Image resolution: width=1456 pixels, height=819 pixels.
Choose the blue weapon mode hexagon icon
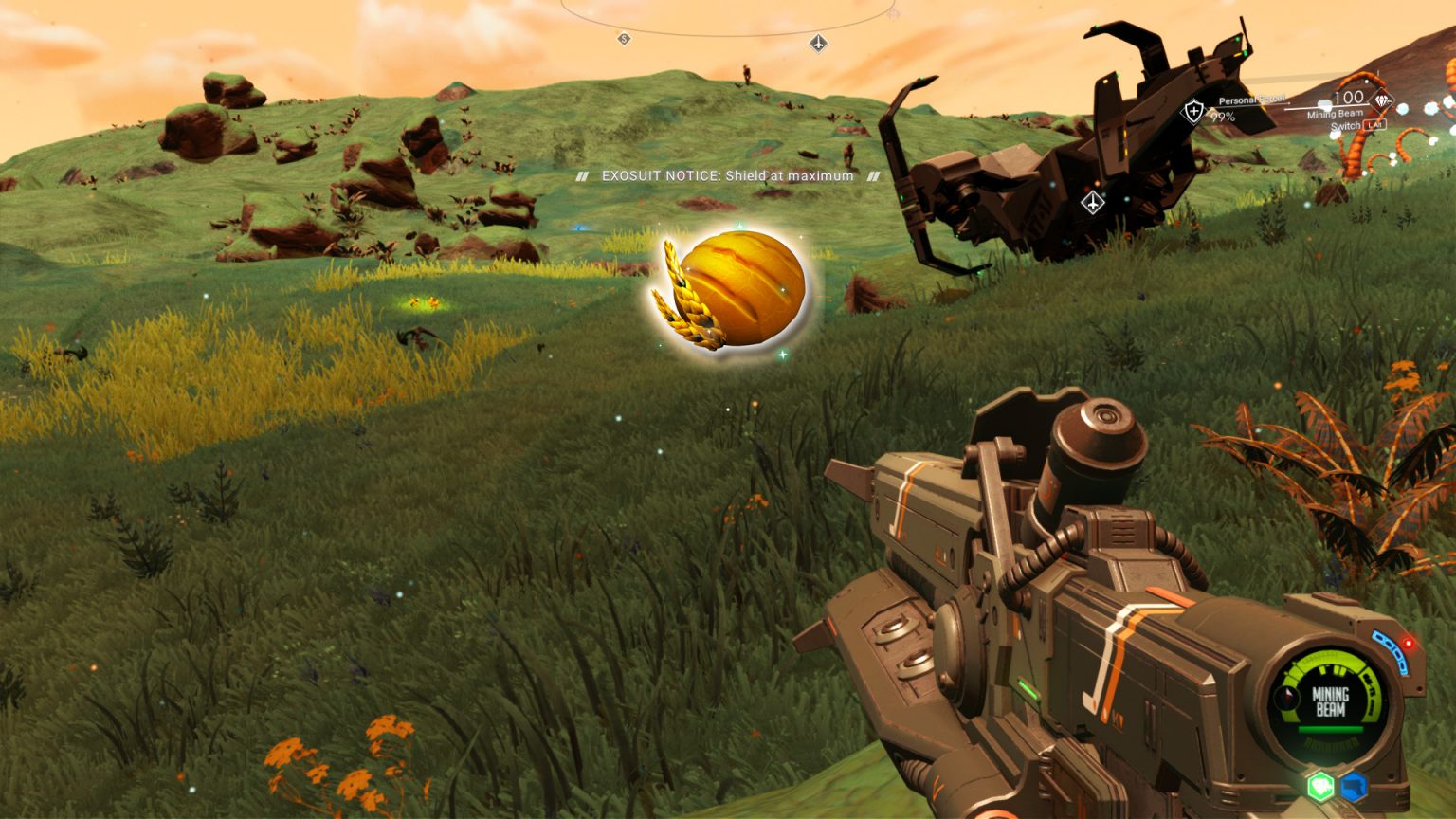click(1354, 787)
